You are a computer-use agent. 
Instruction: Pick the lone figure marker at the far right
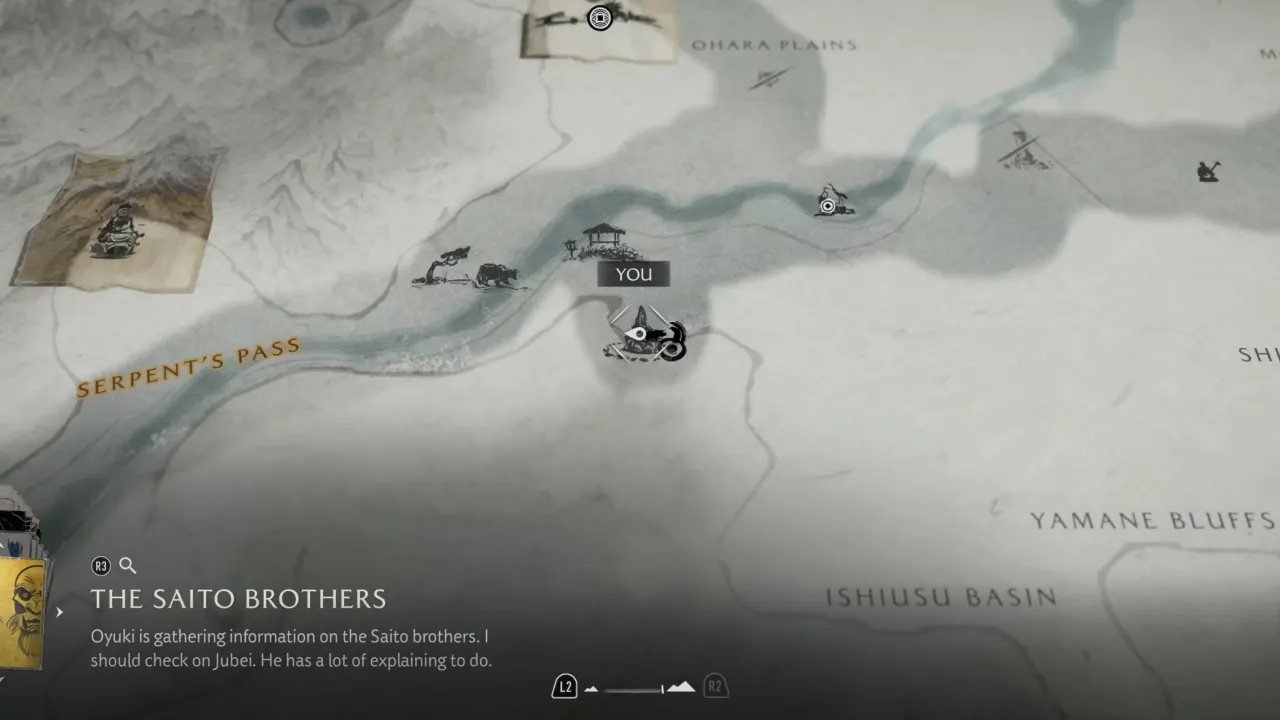click(1208, 171)
